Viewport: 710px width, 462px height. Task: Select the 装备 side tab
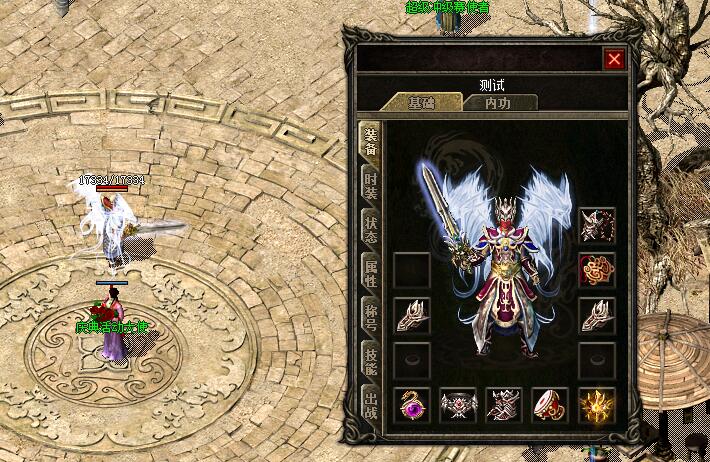[x=370, y=140]
